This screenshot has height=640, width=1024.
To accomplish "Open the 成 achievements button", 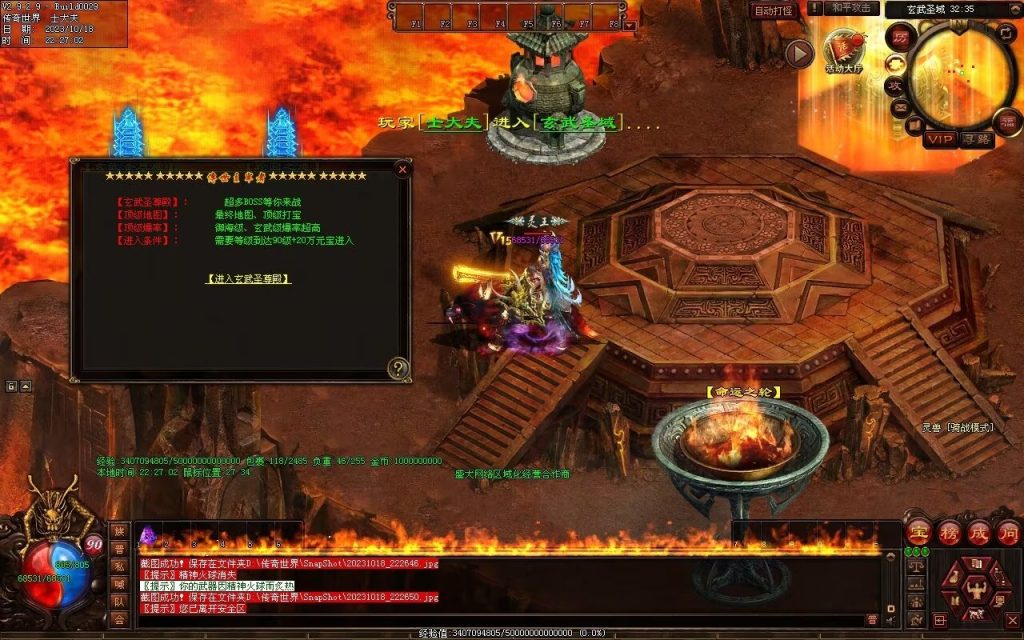I will point(978,532).
